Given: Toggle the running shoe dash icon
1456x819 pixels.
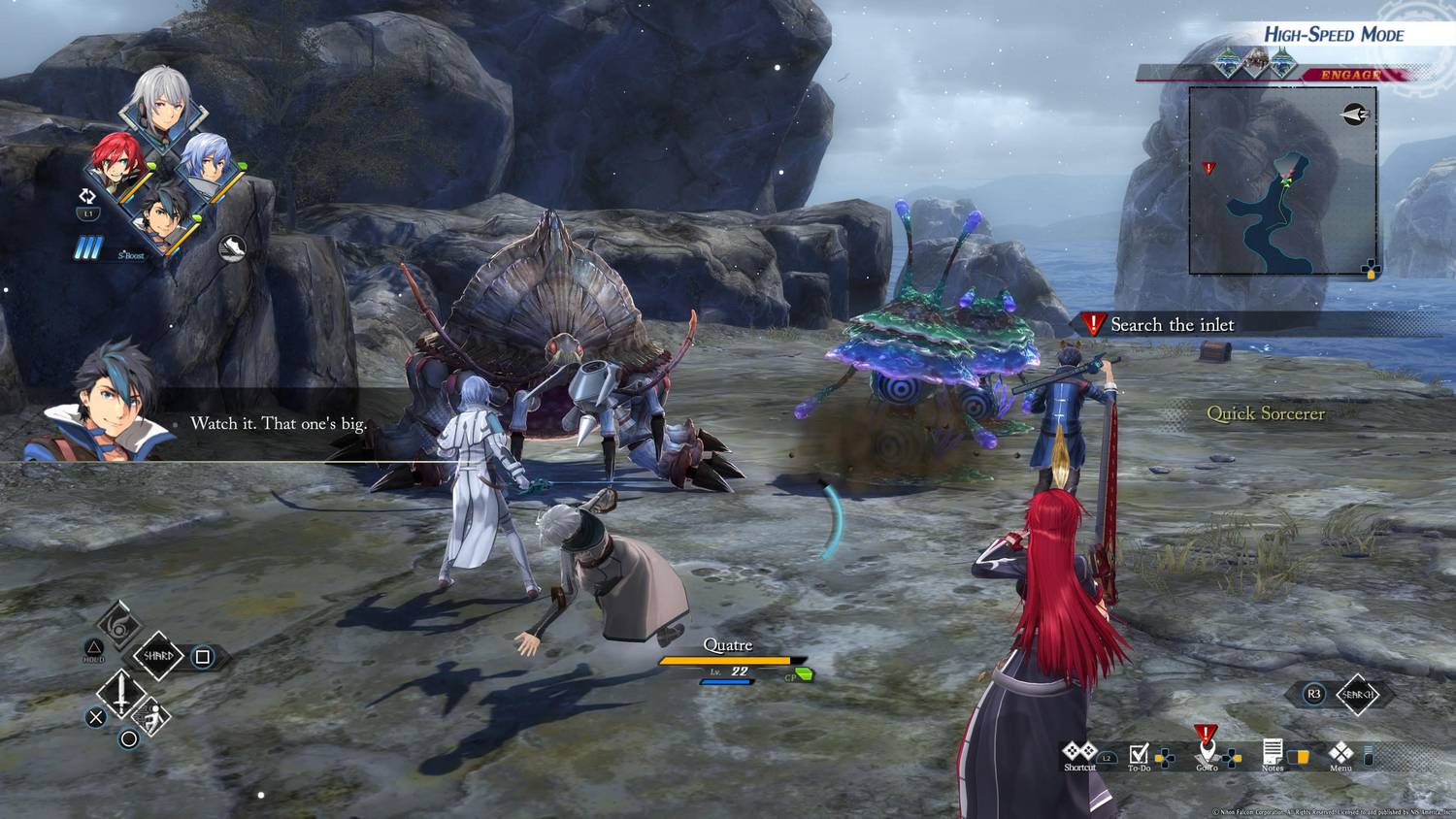Looking at the screenshot, I should tap(231, 248).
